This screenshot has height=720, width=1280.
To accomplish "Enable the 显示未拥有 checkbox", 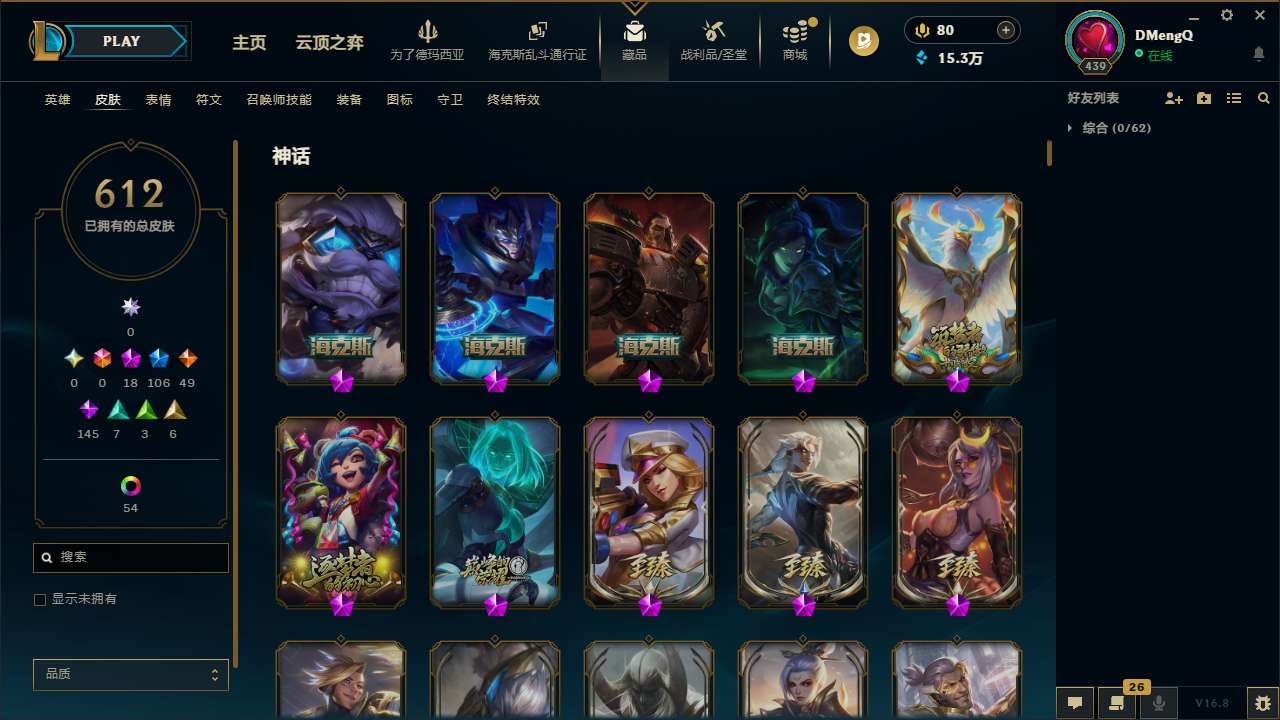I will tap(40, 599).
